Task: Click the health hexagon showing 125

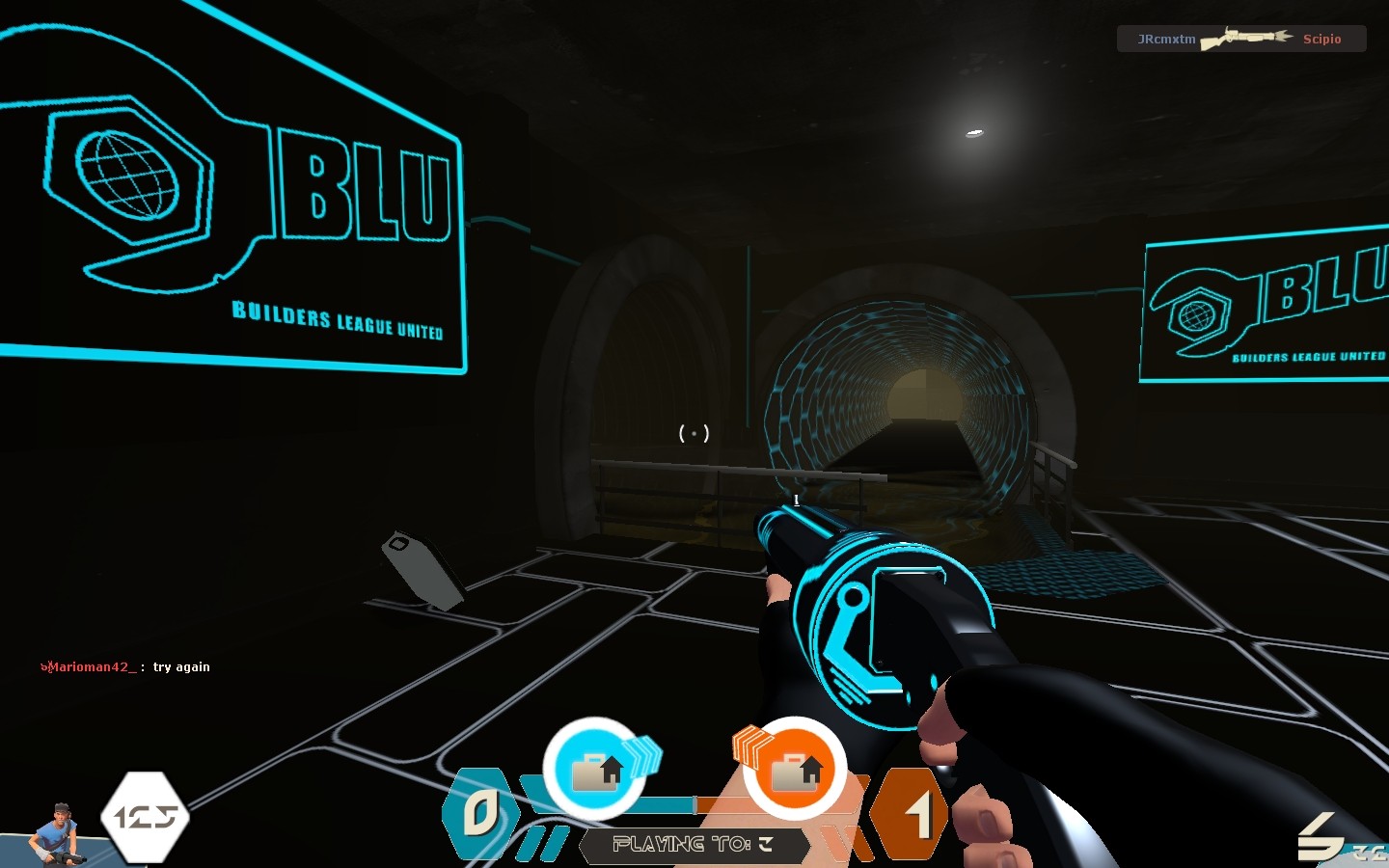Action: click(143, 816)
